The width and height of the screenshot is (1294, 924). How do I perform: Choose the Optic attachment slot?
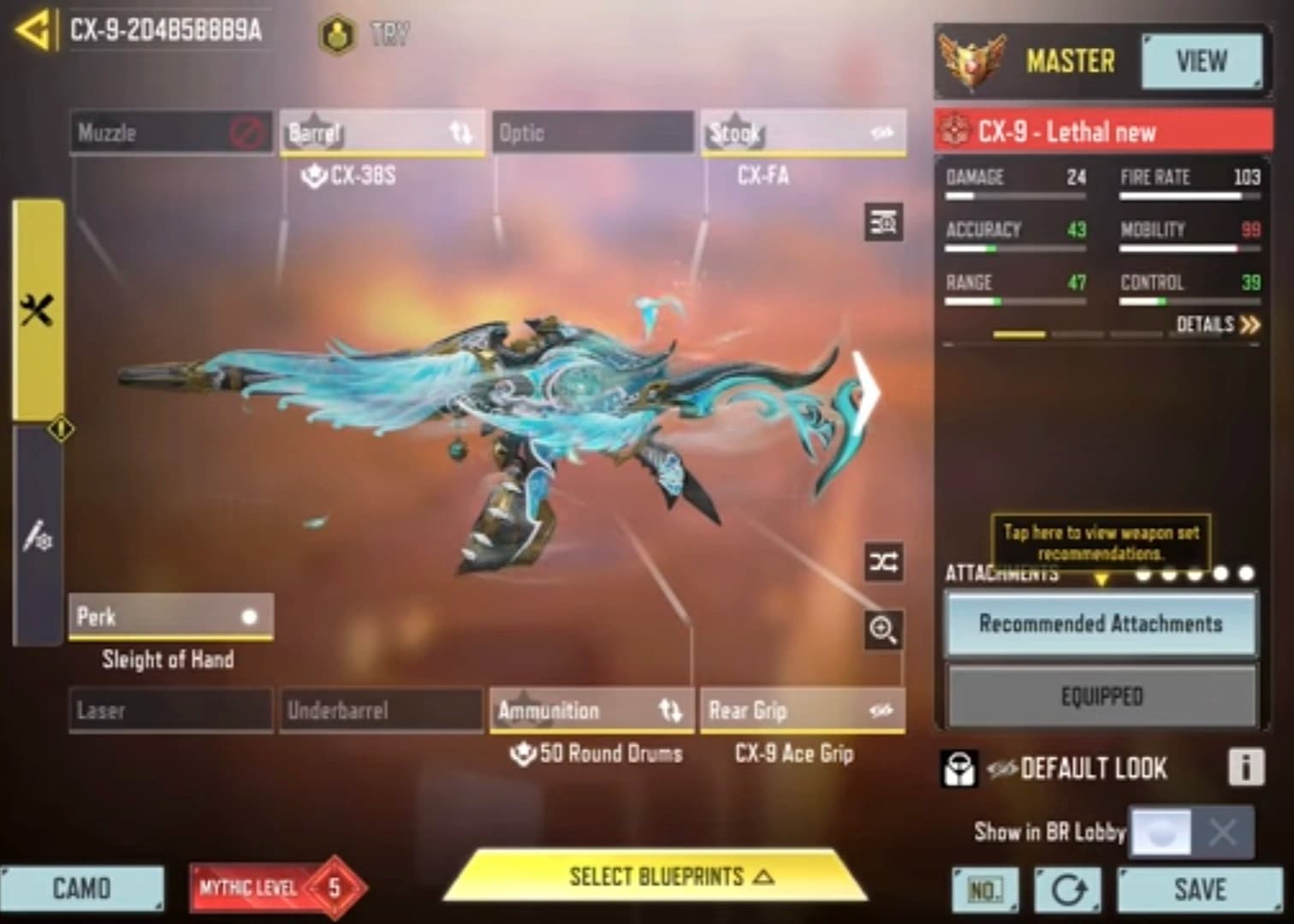coord(591,133)
